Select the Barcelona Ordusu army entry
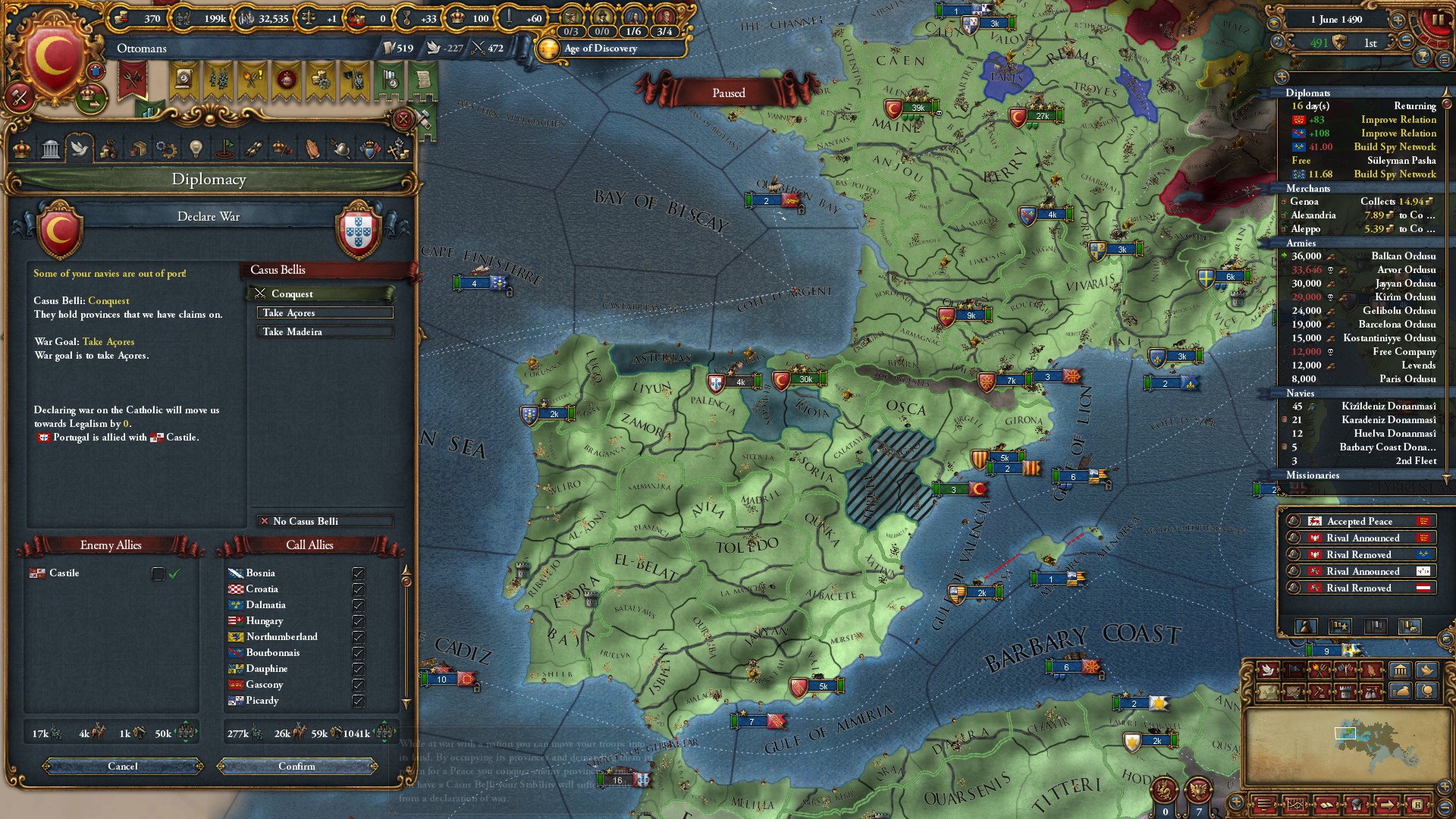Screen dimensions: 1456x819 pyautogui.click(x=1363, y=325)
